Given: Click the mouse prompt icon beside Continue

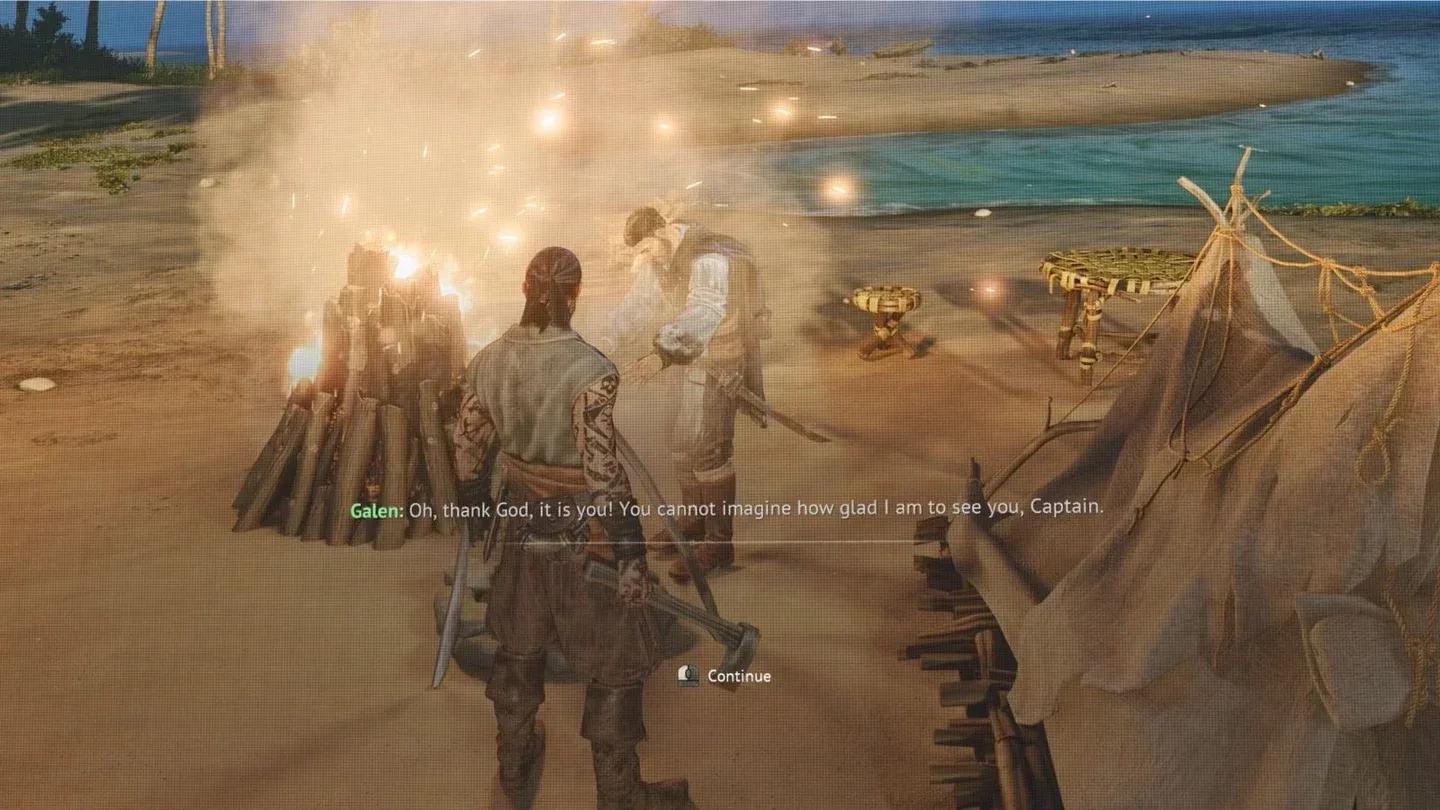Looking at the screenshot, I should tap(690, 676).
